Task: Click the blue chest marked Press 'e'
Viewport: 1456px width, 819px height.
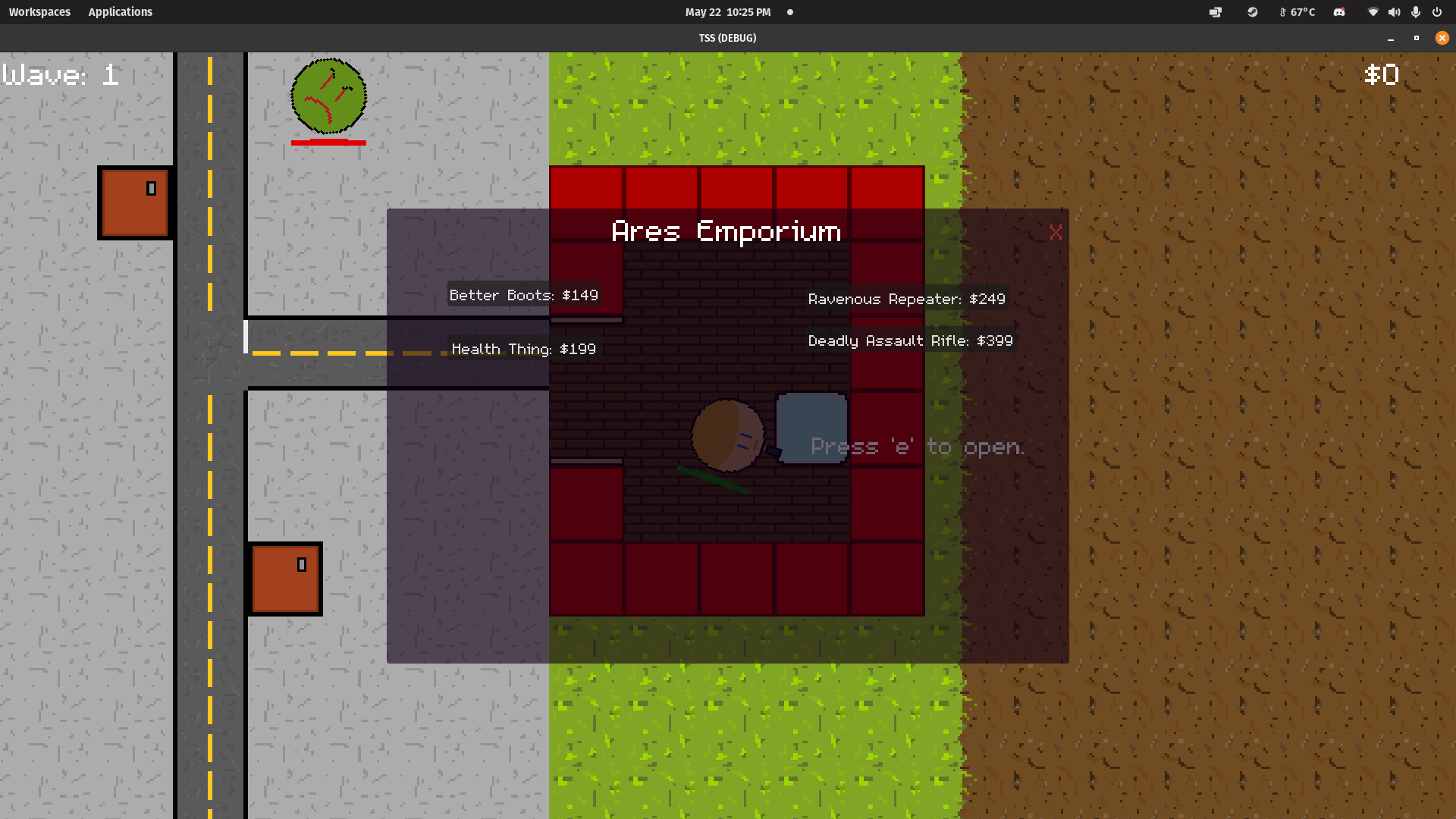Action: (x=811, y=428)
